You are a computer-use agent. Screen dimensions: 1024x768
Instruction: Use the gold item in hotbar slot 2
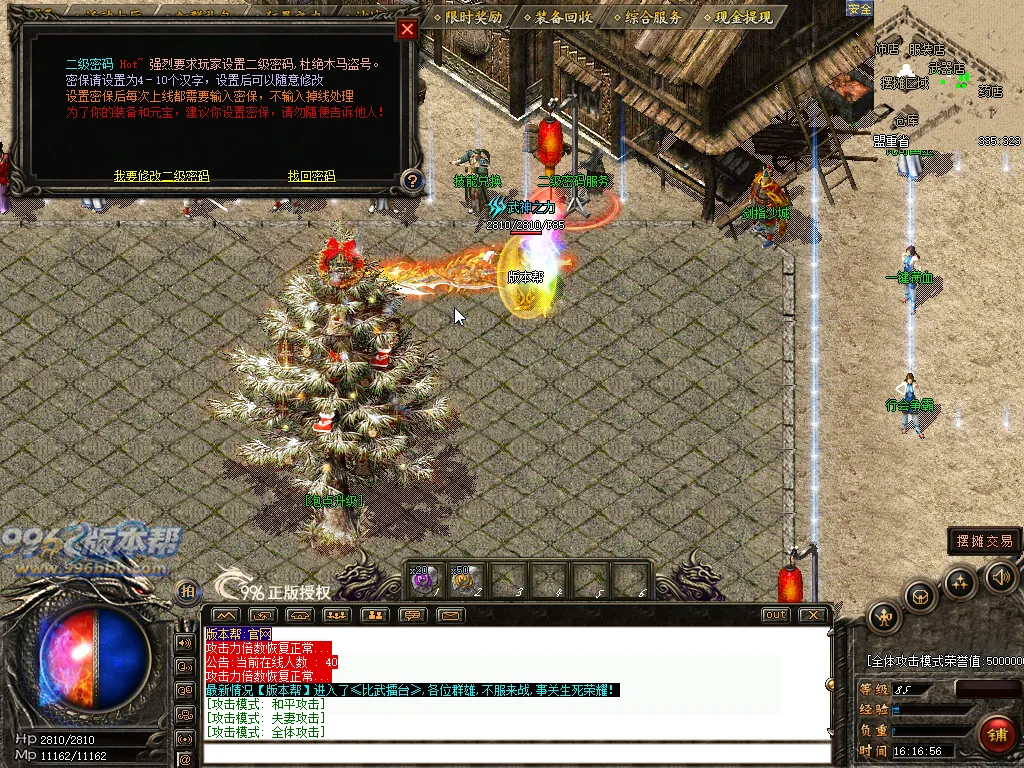(464, 579)
